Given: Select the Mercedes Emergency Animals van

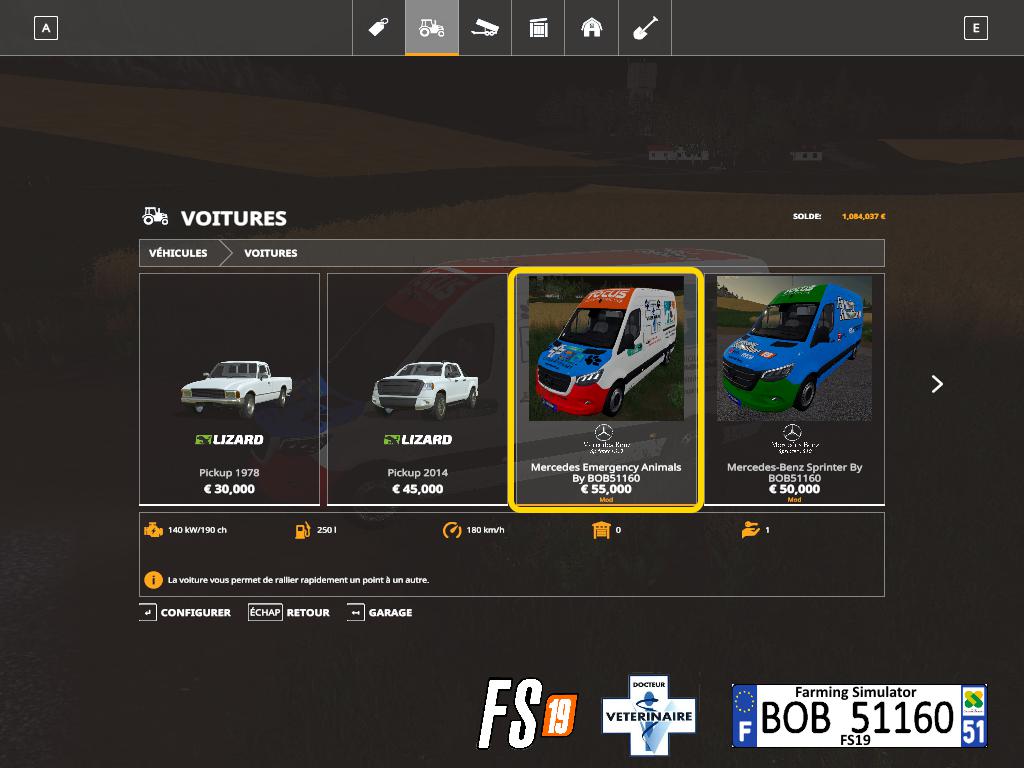Looking at the screenshot, I should [606, 389].
